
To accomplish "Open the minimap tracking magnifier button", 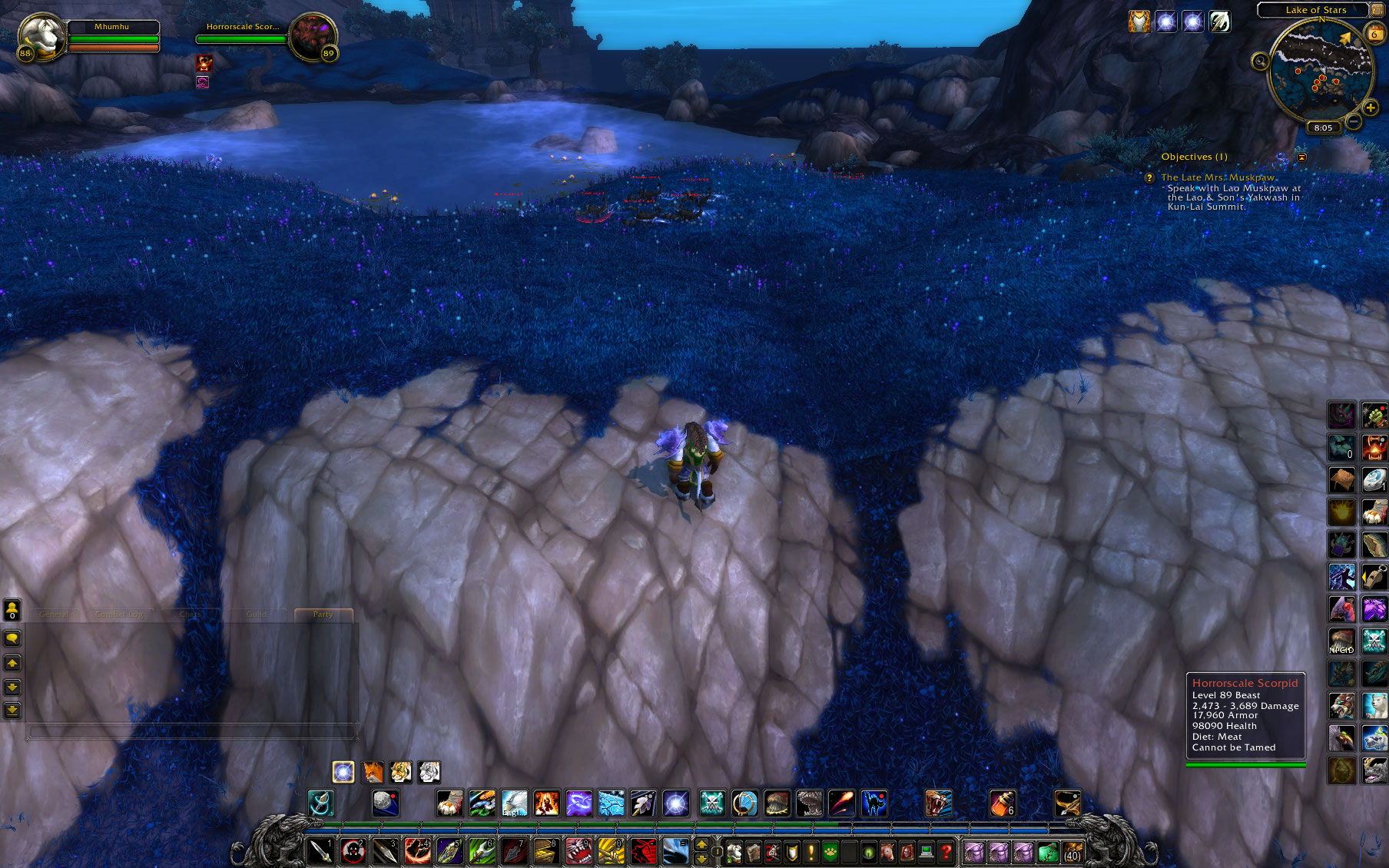I will [x=1260, y=61].
